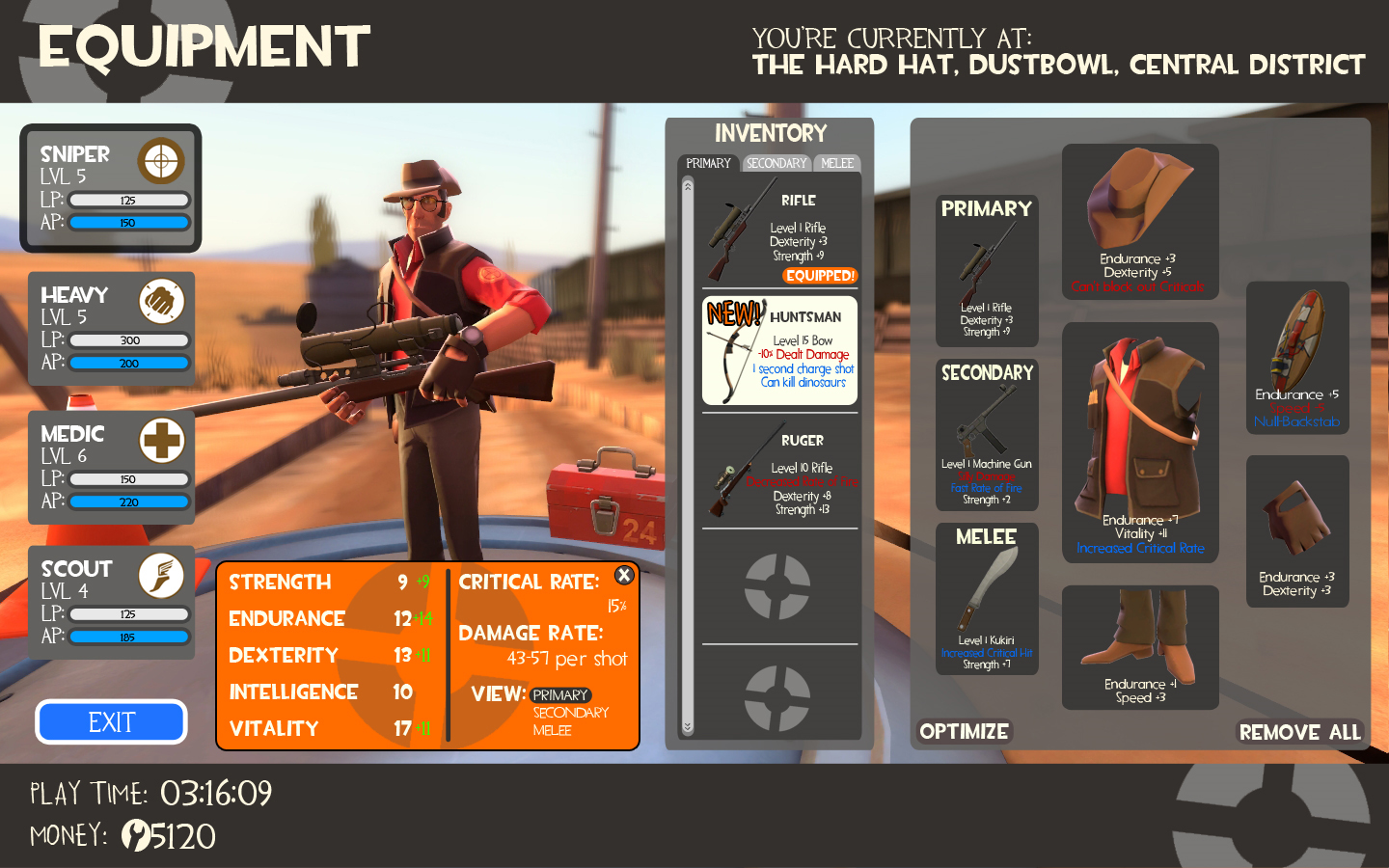Select the equipped boots slot
Viewport: 1389px width, 868px height.
[x=1140, y=648]
